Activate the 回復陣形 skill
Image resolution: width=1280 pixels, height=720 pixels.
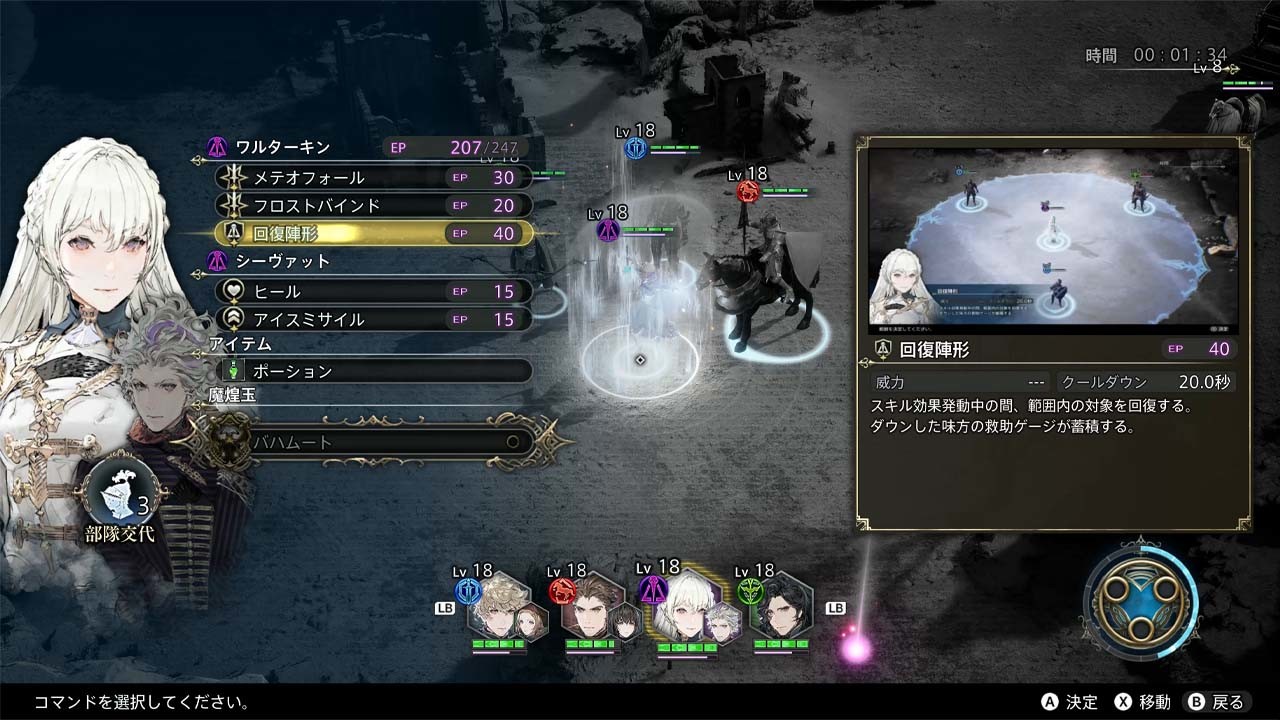[x=374, y=233]
